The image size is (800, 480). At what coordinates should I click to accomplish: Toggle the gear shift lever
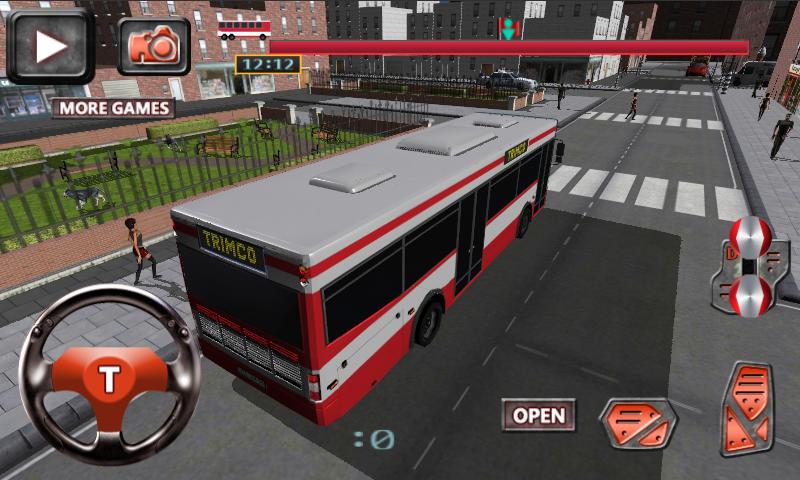point(749,265)
